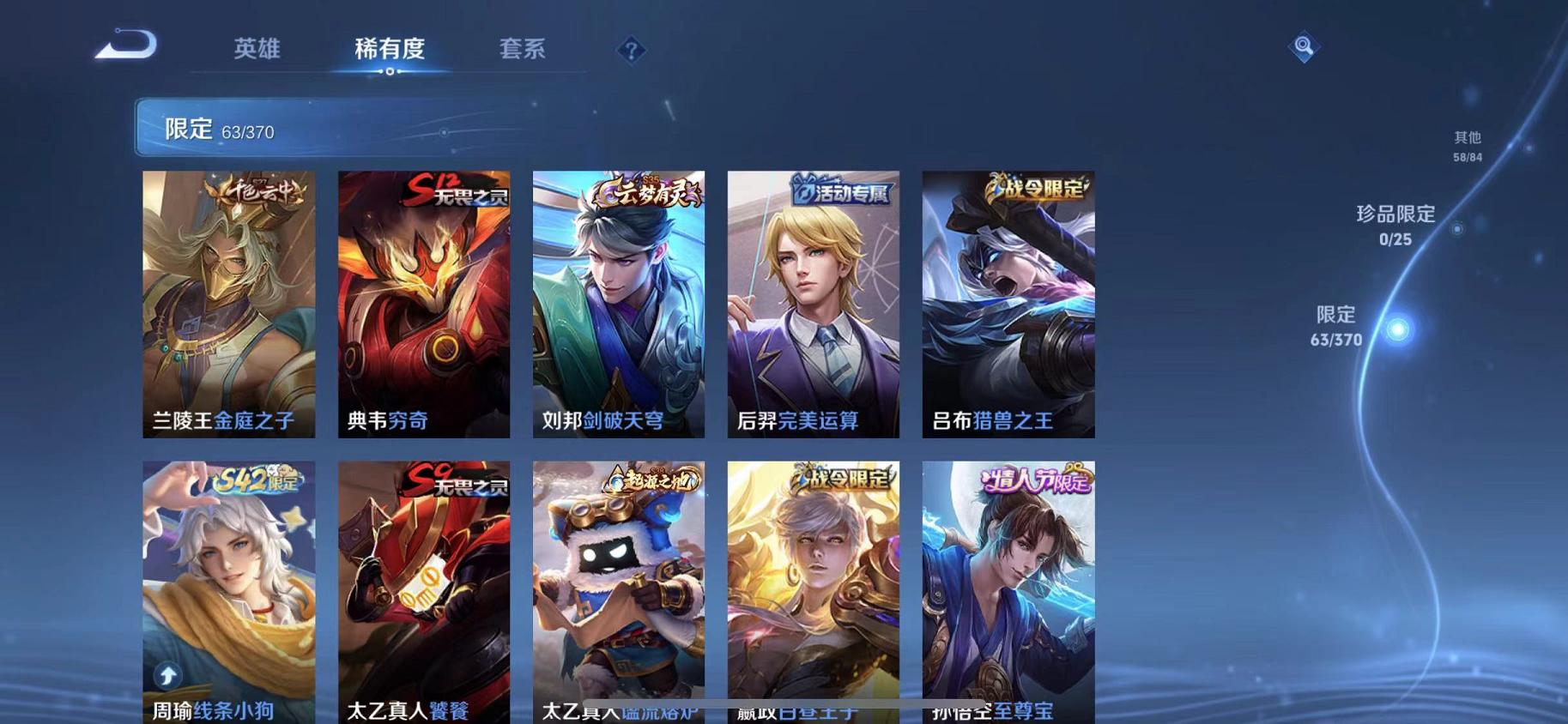Open the 兰陵王金庭之子 skin thumbnail
Image resolution: width=1568 pixels, height=724 pixels.
coord(228,305)
